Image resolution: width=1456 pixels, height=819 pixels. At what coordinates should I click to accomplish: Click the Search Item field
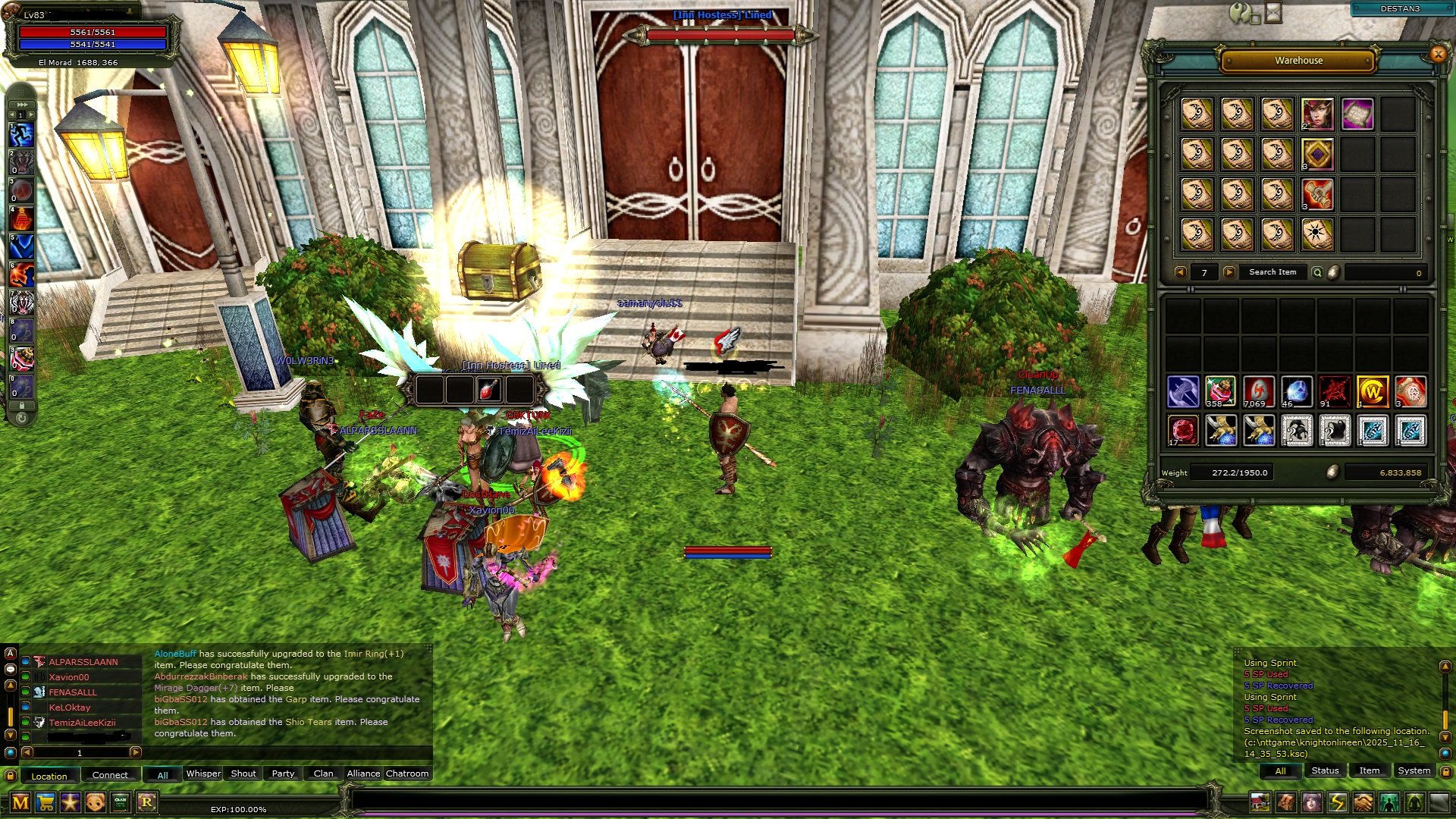point(1272,272)
